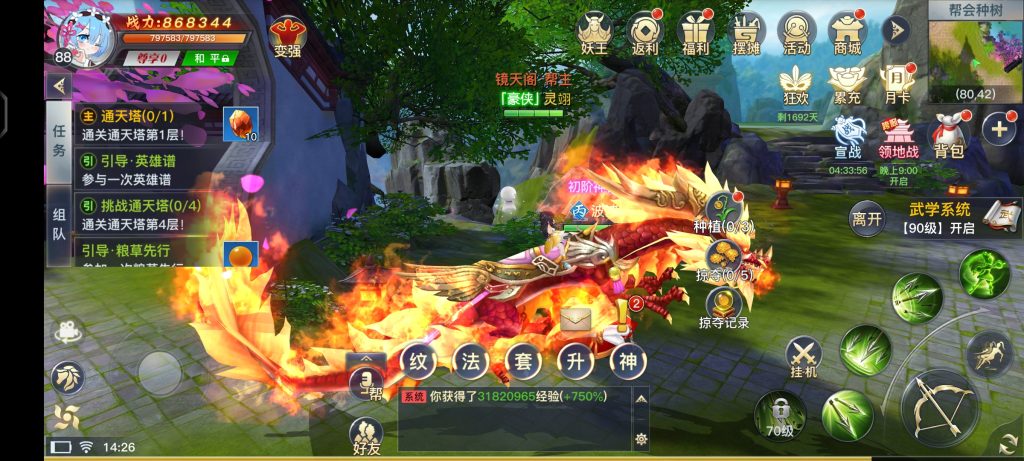Open the 福利 gift box menu
Viewport: 1024px width, 461px height.
click(693, 32)
